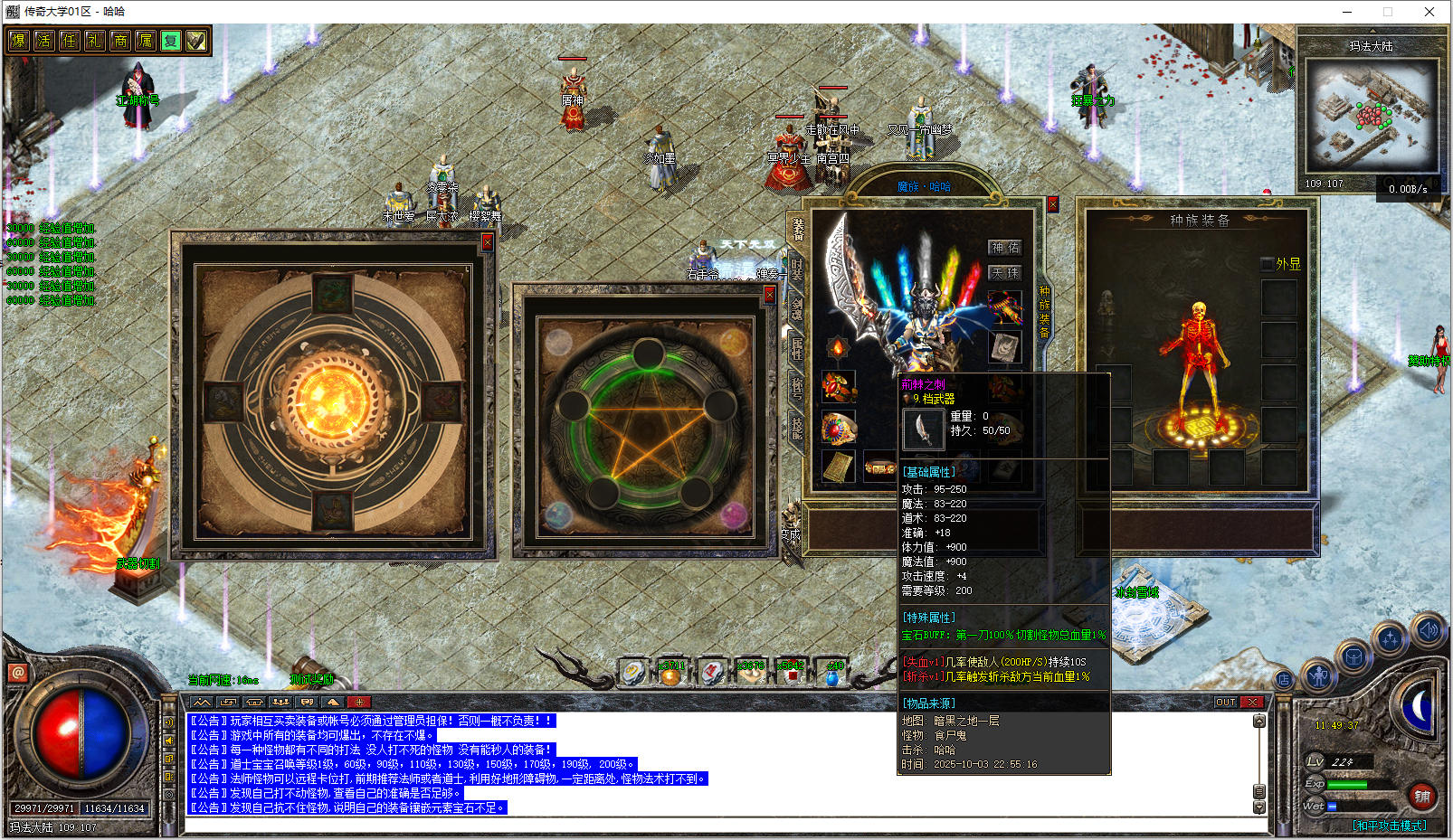The image size is (1453, 840).
Task: Use the blue potion hotbar slot
Action: point(832,674)
